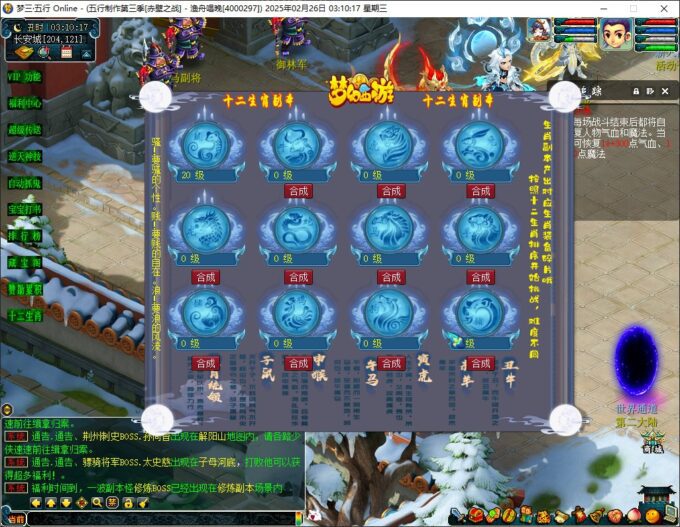Screen dimensions: 680x527
Task: Show the 排行榜 rankings
Action: (x=25, y=237)
